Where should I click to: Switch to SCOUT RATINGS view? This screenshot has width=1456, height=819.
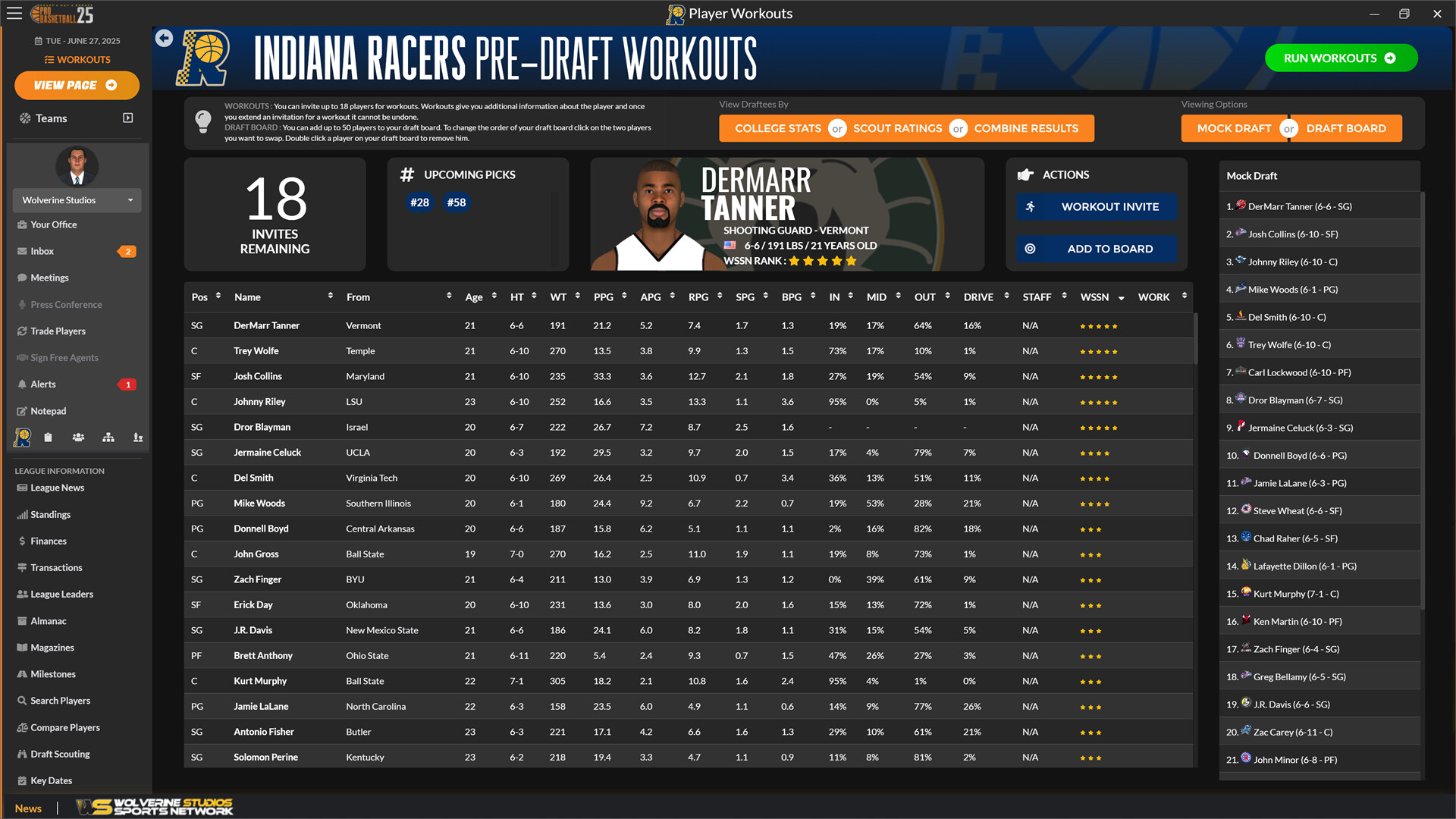(898, 128)
